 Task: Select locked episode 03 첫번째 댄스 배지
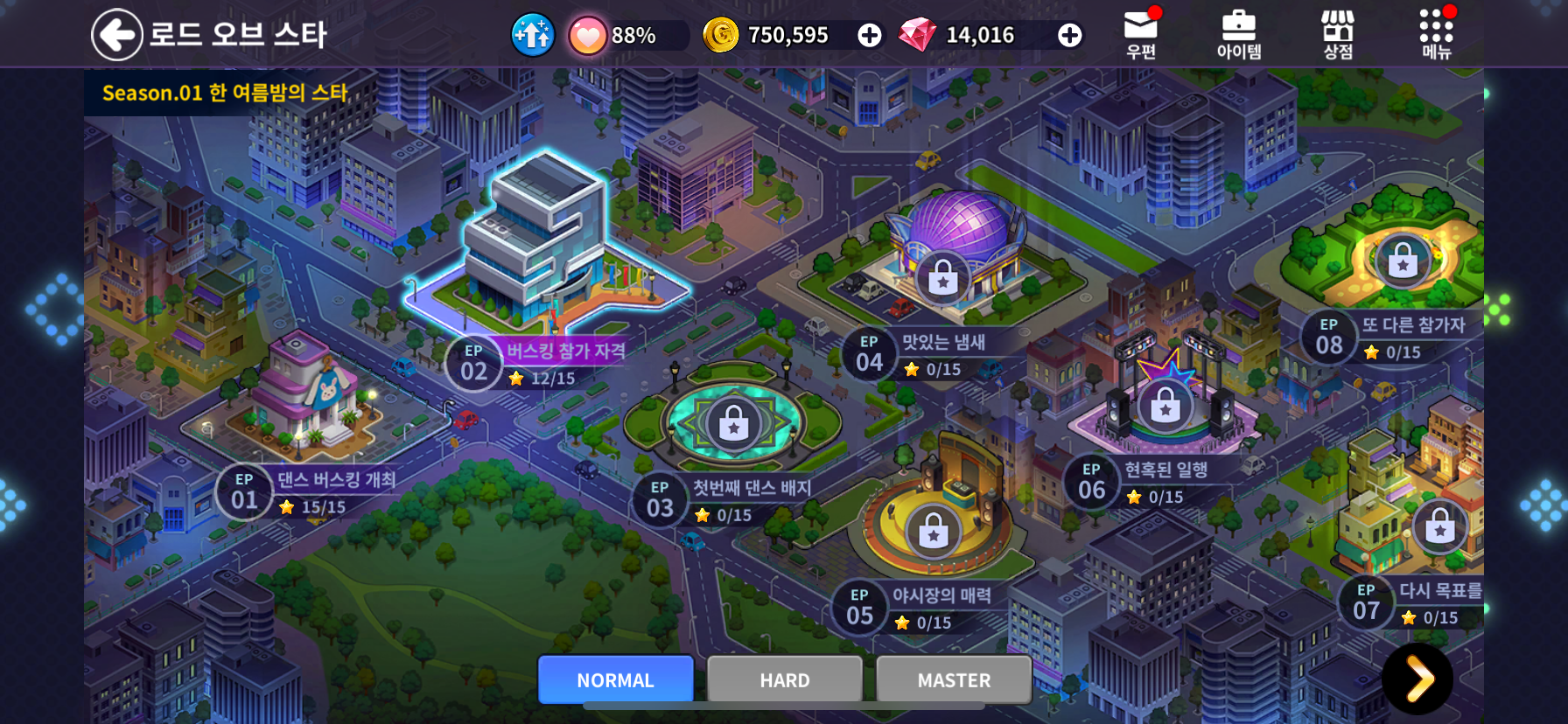coord(733,426)
